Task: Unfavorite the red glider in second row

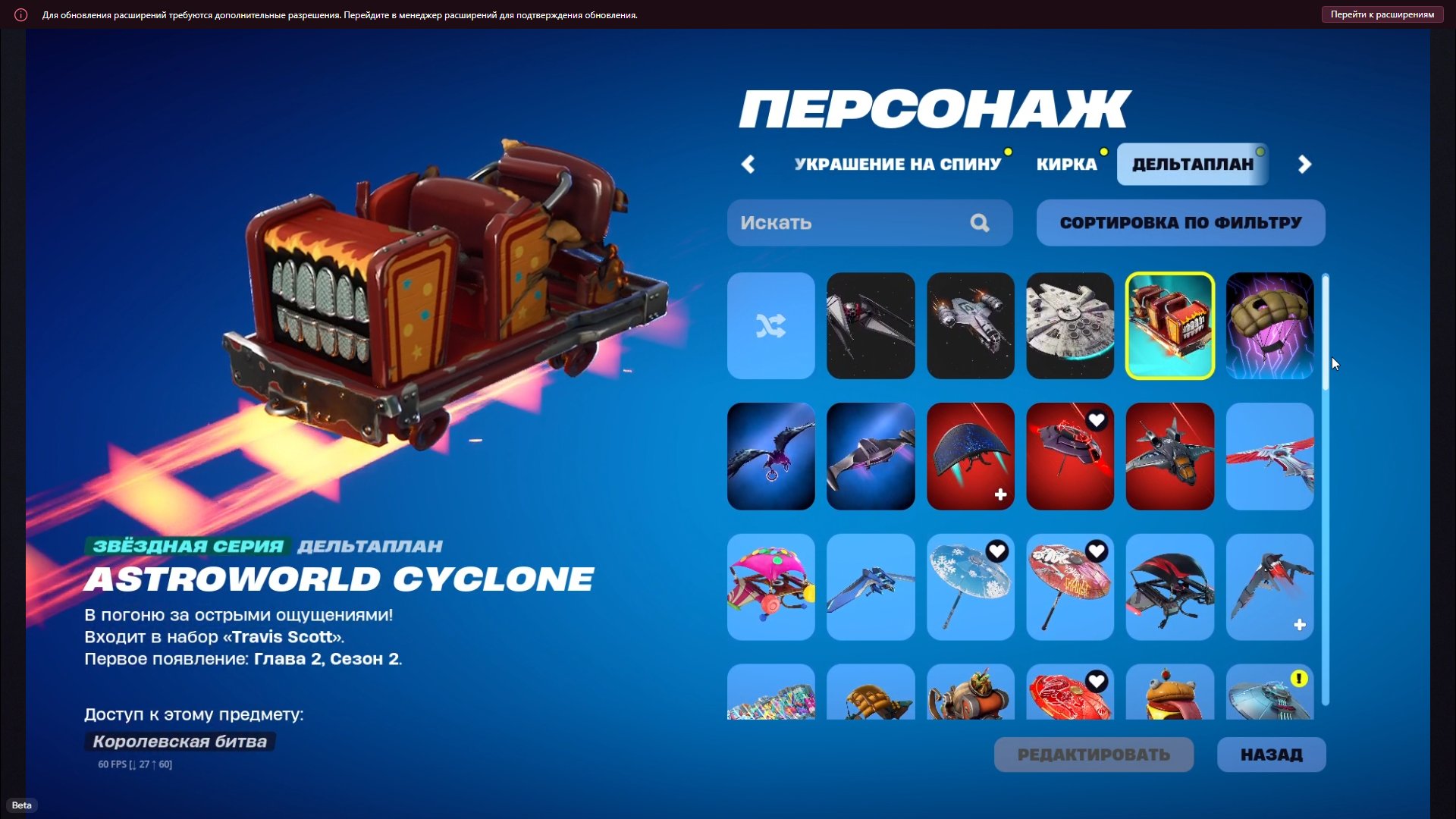Action: (x=1097, y=420)
